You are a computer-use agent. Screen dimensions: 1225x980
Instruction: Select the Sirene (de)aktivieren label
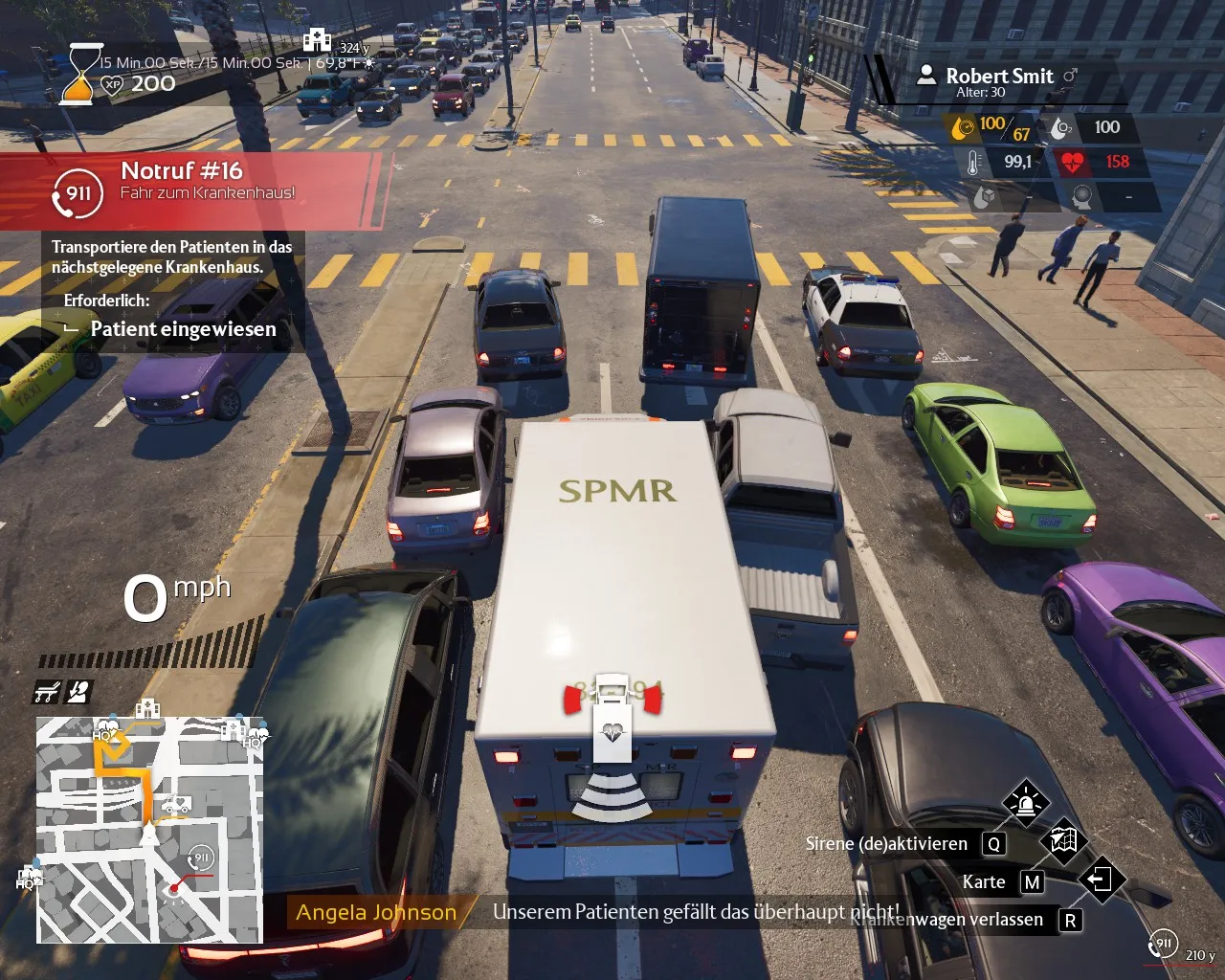coord(886,843)
